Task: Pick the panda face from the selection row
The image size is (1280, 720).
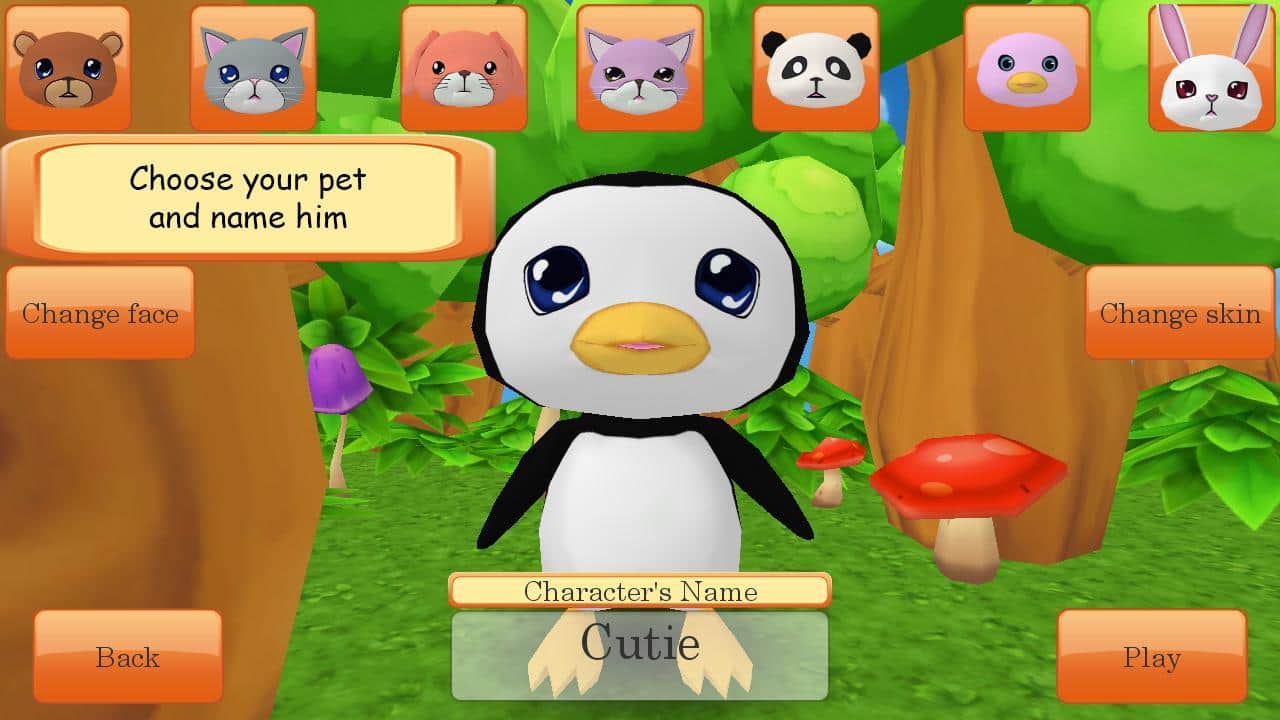Action: (816, 65)
